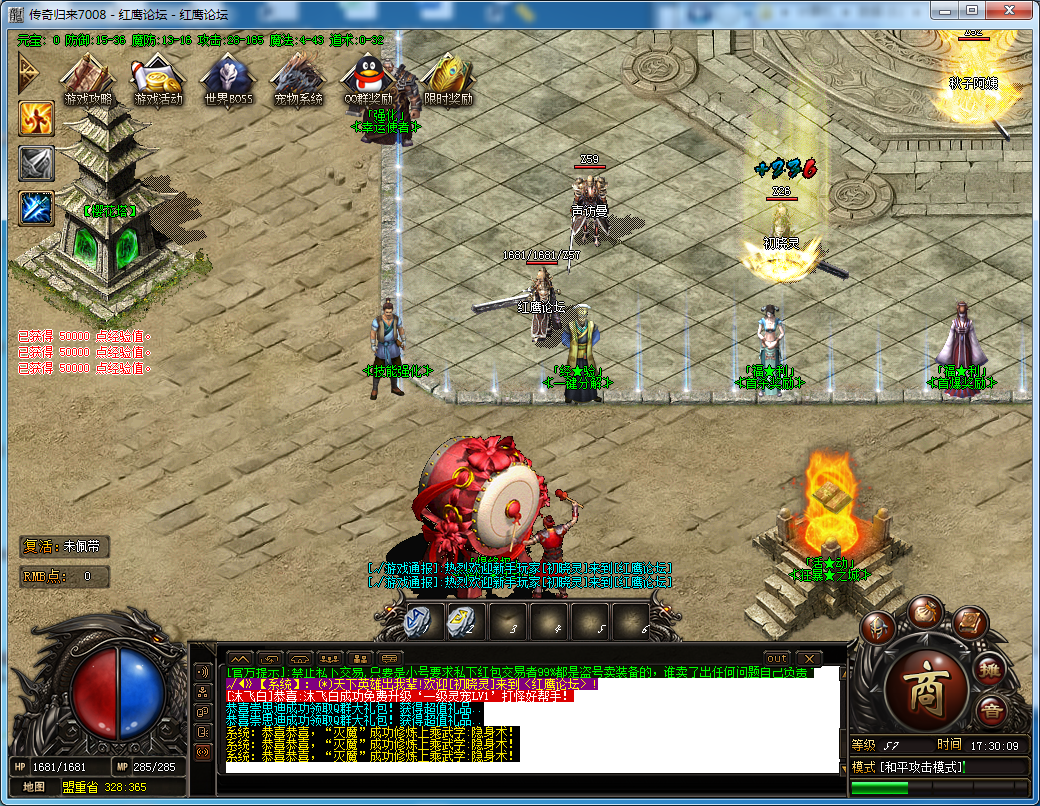Open the 宠物系统 pet system
Image resolution: width=1040 pixels, height=806 pixels.
[x=298, y=78]
